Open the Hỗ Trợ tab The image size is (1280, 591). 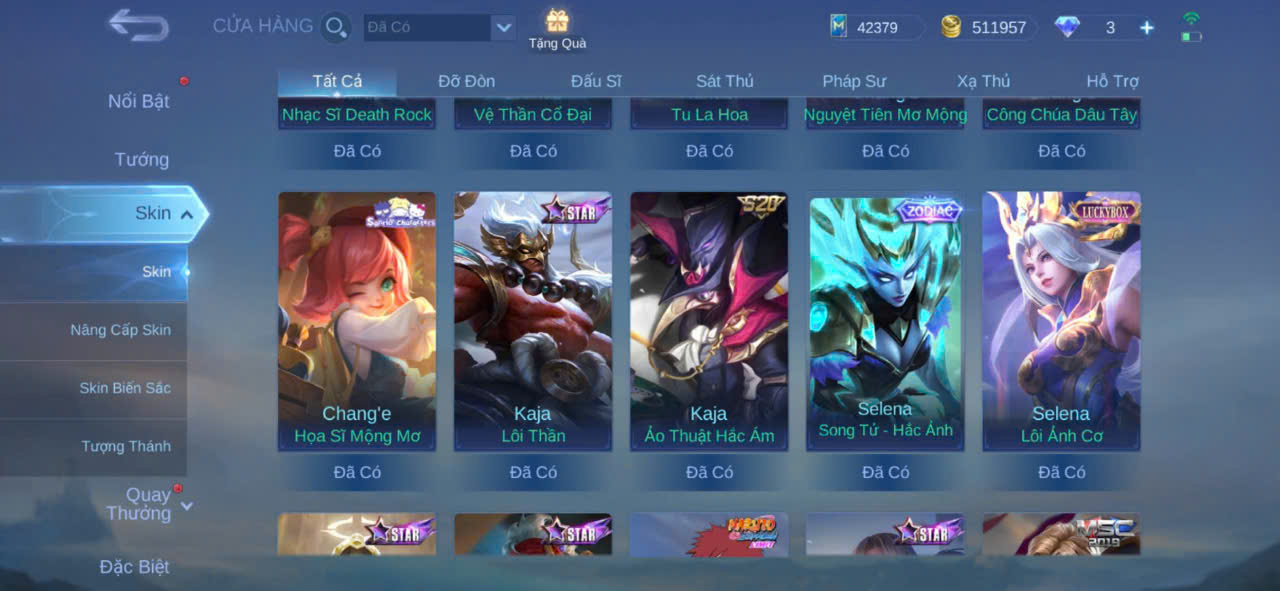click(x=1112, y=81)
